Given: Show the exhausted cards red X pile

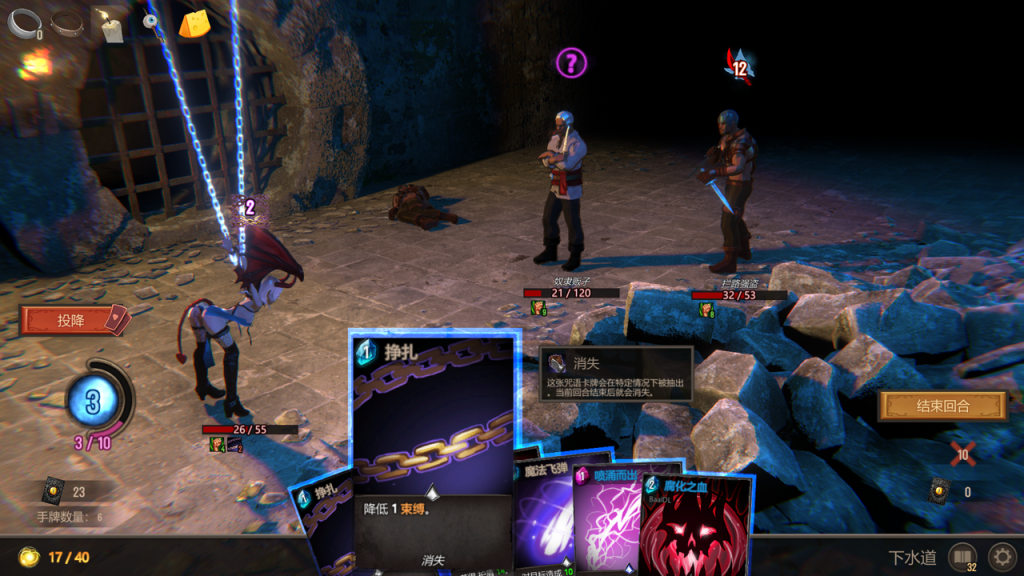Looking at the screenshot, I should tap(962, 452).
